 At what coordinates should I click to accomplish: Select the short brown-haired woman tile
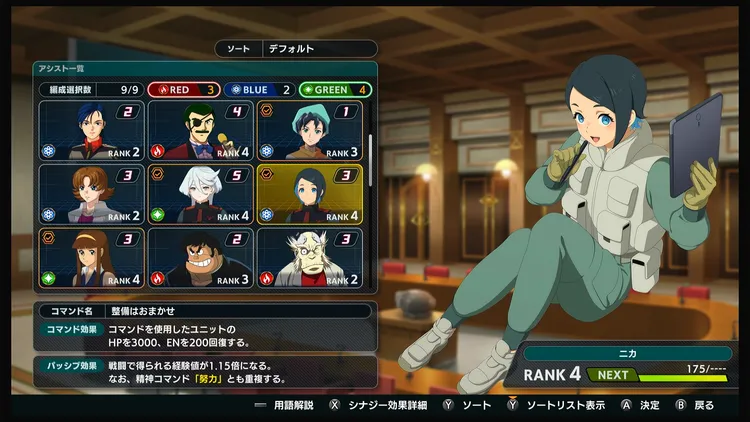coord(92,194)
